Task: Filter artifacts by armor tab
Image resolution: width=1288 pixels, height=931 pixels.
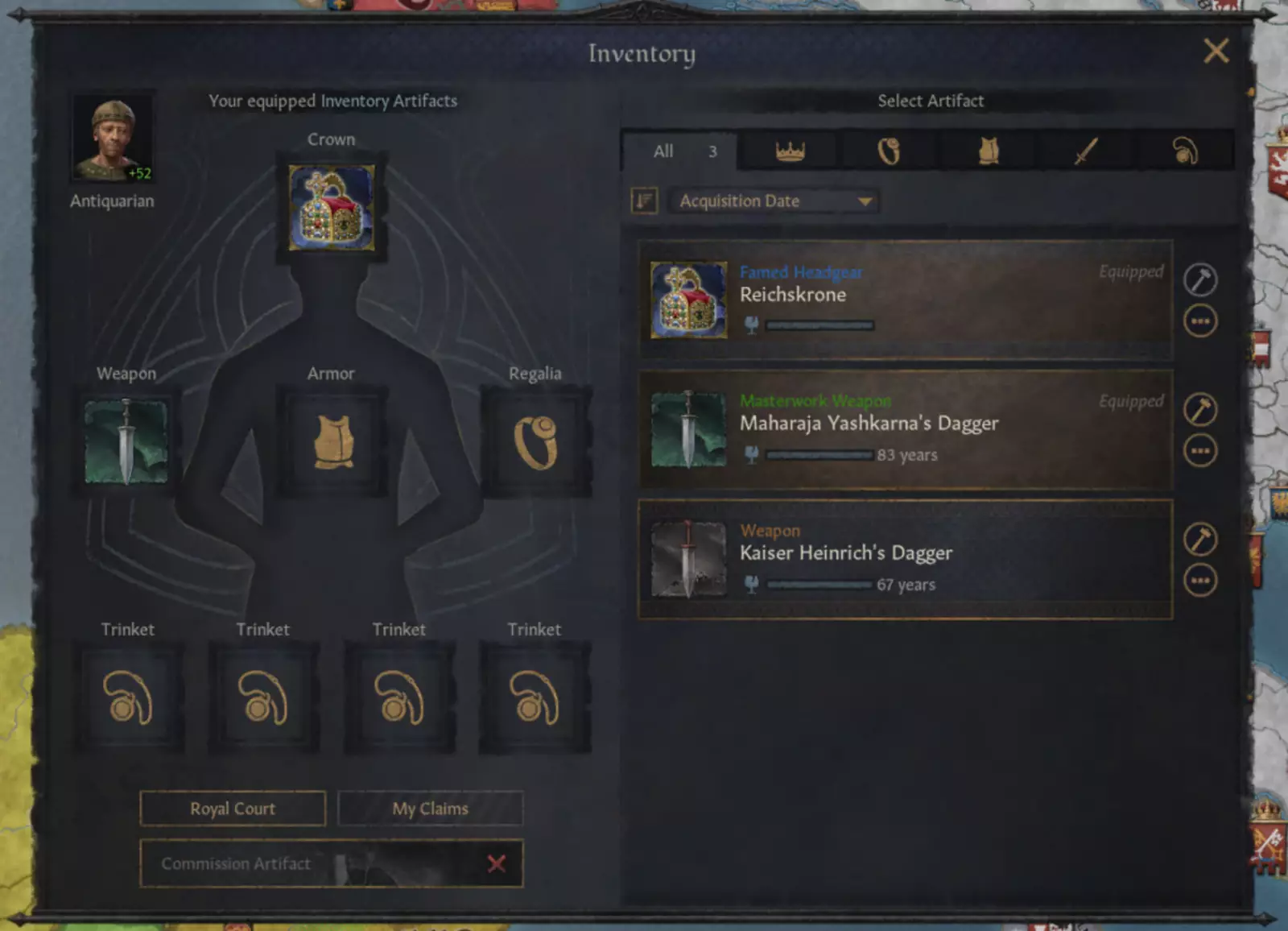Action: [989, 151]
